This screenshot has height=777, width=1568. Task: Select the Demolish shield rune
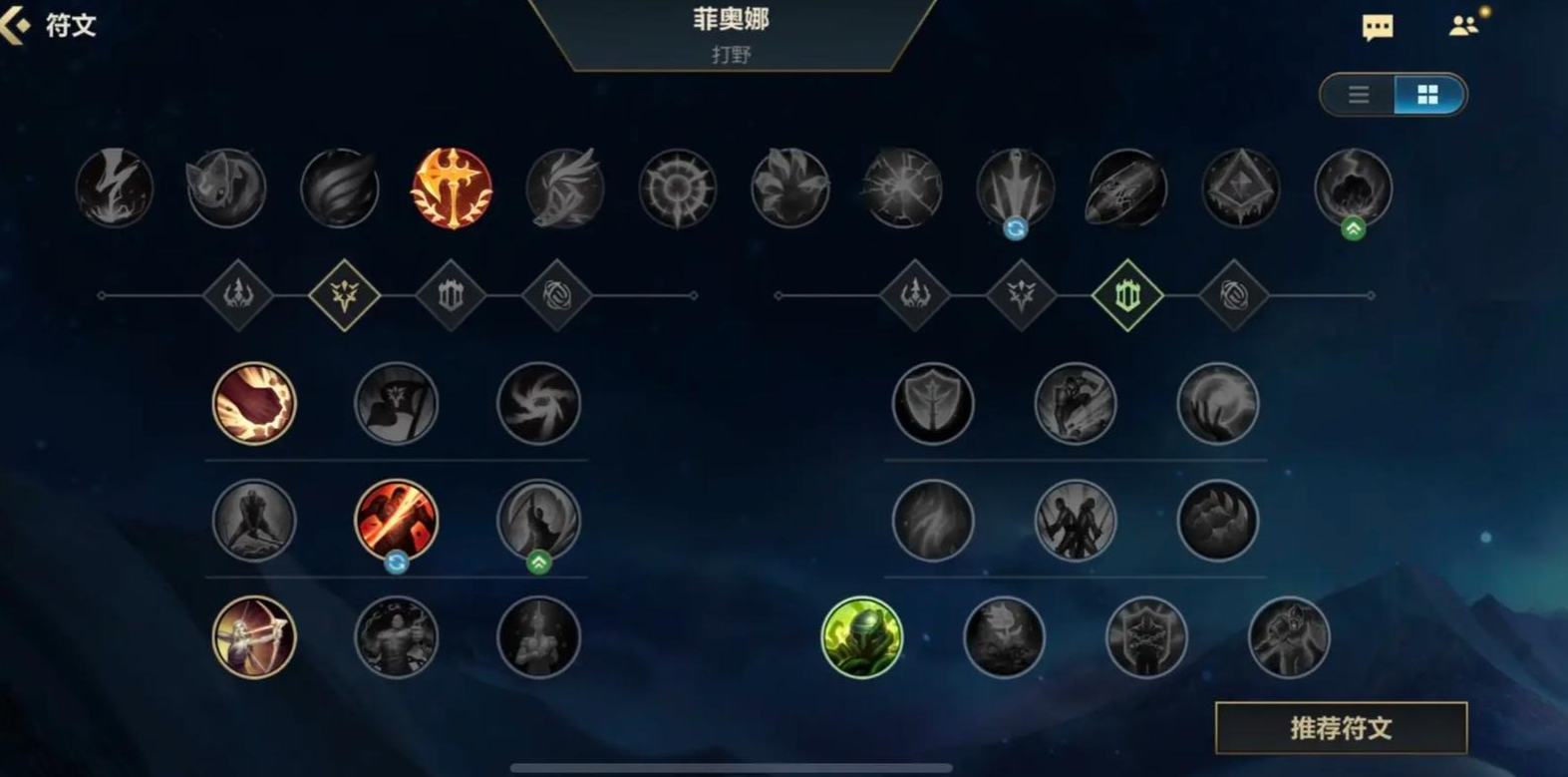pyautogui.click(x=934, y=404)
